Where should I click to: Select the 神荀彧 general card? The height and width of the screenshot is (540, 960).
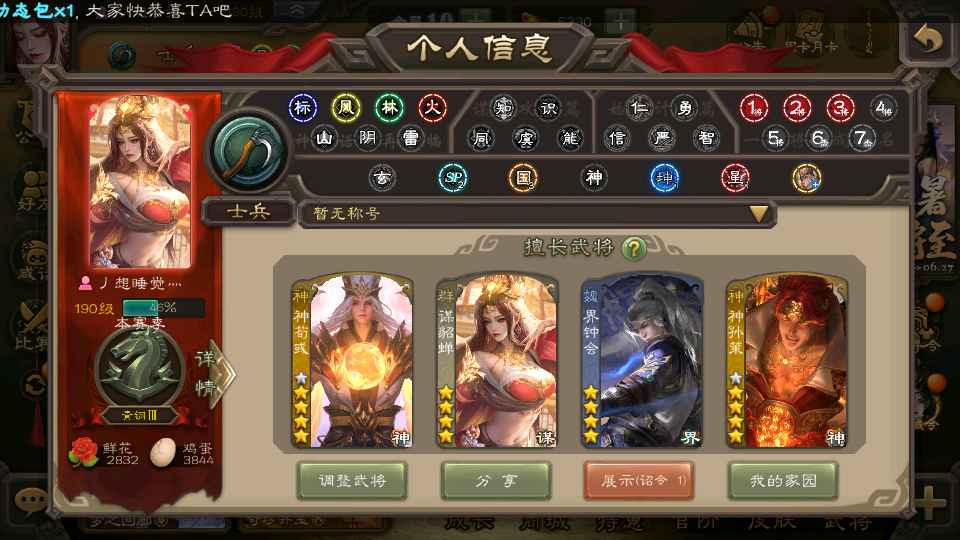348,362
